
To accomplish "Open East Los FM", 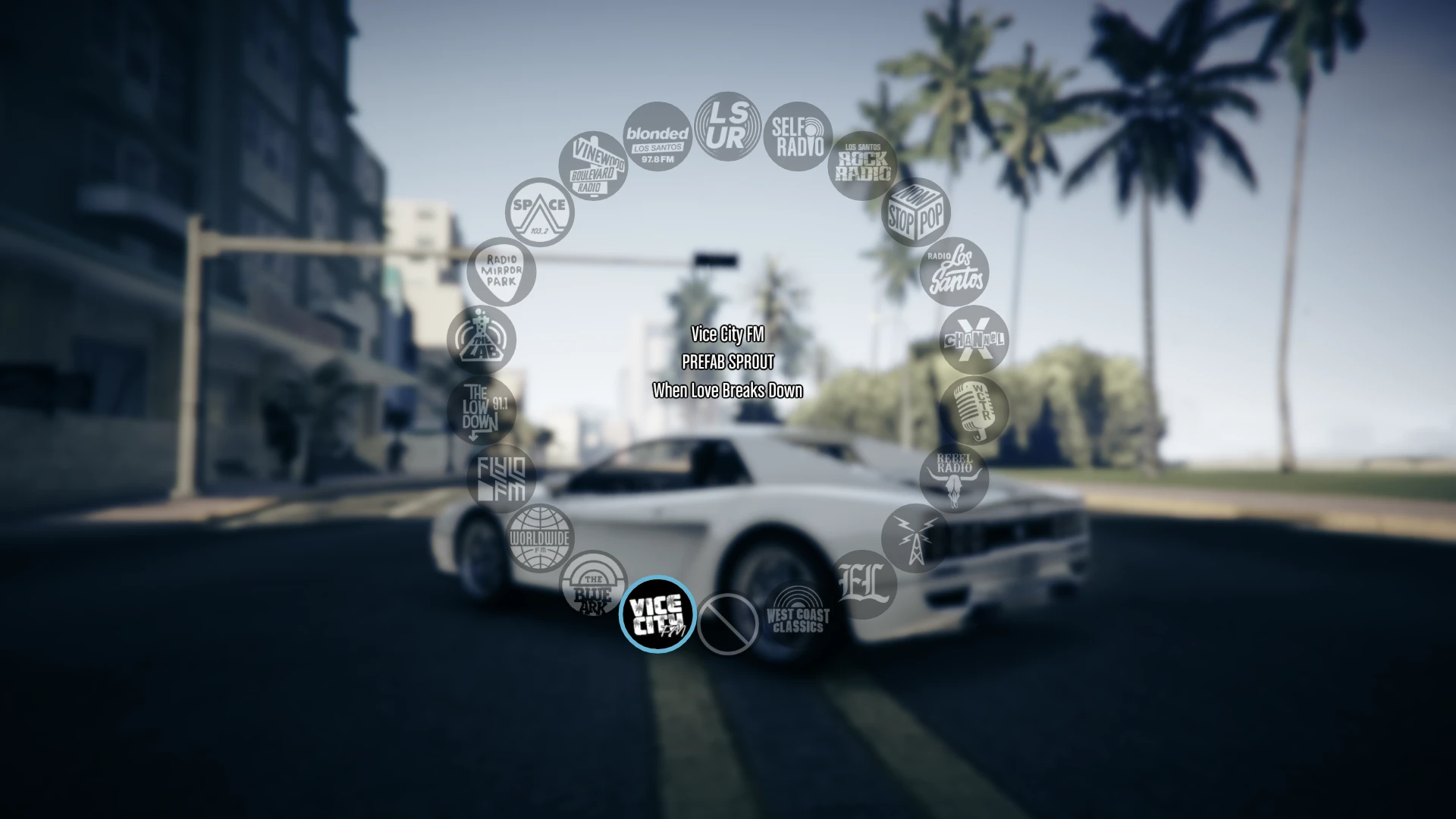I will click(x=864, y=584).
